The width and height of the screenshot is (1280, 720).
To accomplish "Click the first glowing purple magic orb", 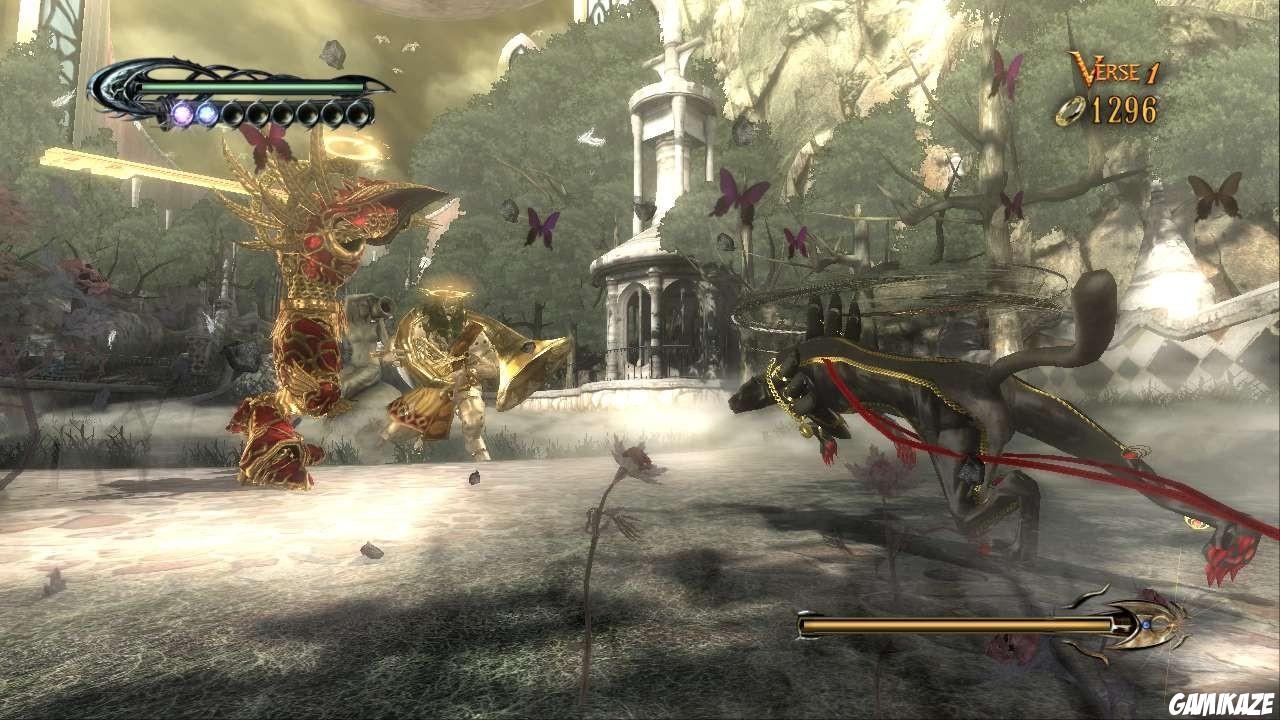I will [184, 112].
